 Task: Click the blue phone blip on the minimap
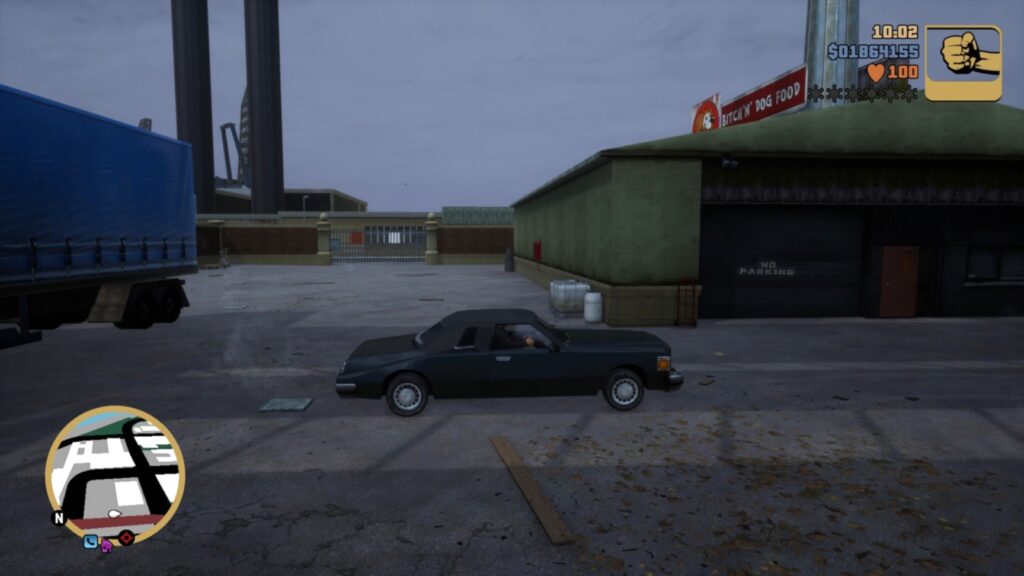pyautogui.click(x=91, y=542)
